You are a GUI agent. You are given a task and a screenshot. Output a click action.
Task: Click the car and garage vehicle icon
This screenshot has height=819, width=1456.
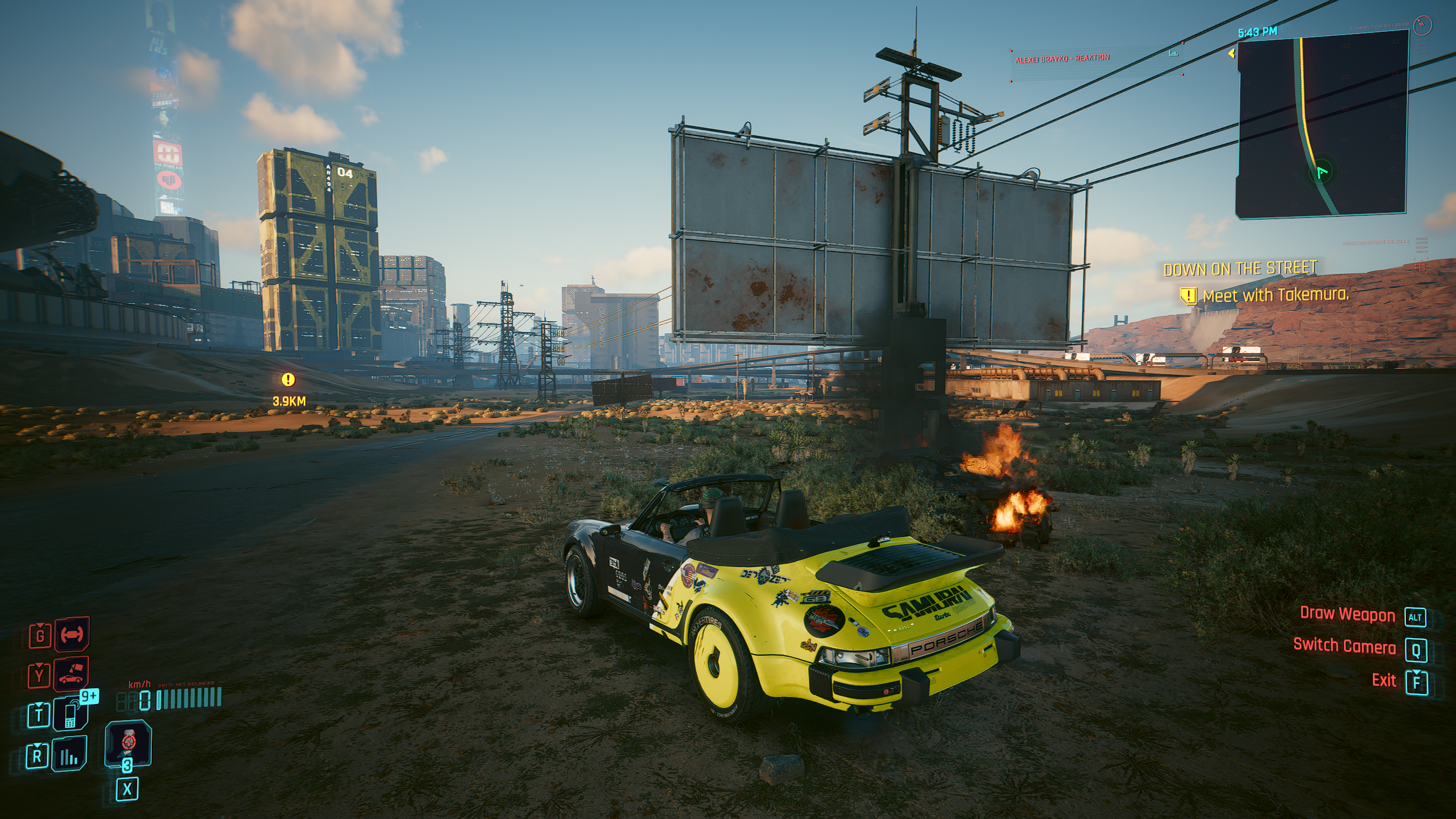click(x=71, y=675)
